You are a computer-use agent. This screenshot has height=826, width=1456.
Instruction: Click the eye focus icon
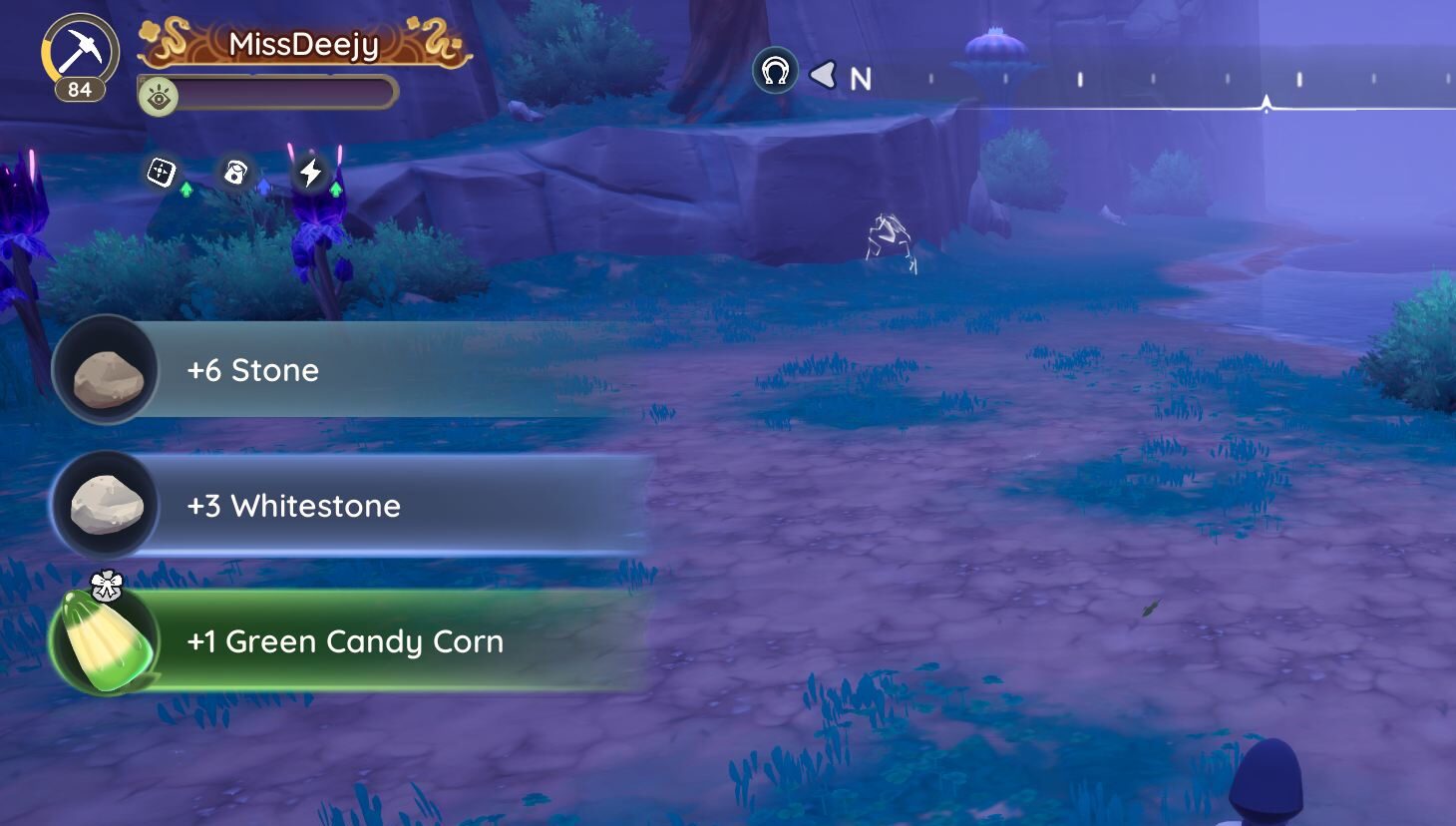pos(158,97)
